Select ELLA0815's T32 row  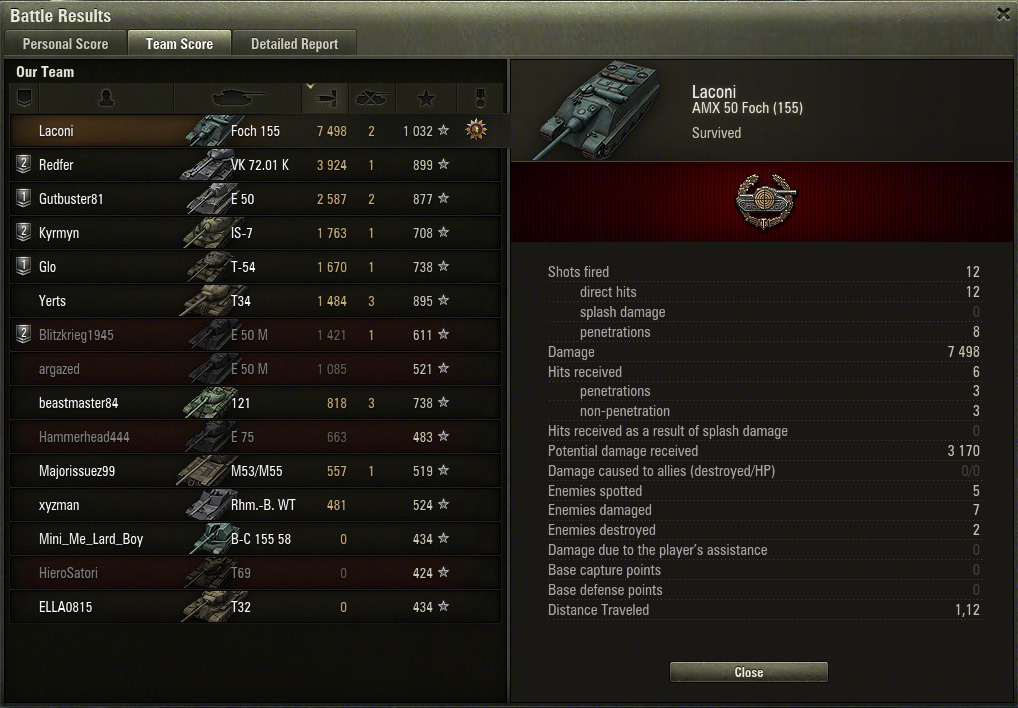click(255, 607)
